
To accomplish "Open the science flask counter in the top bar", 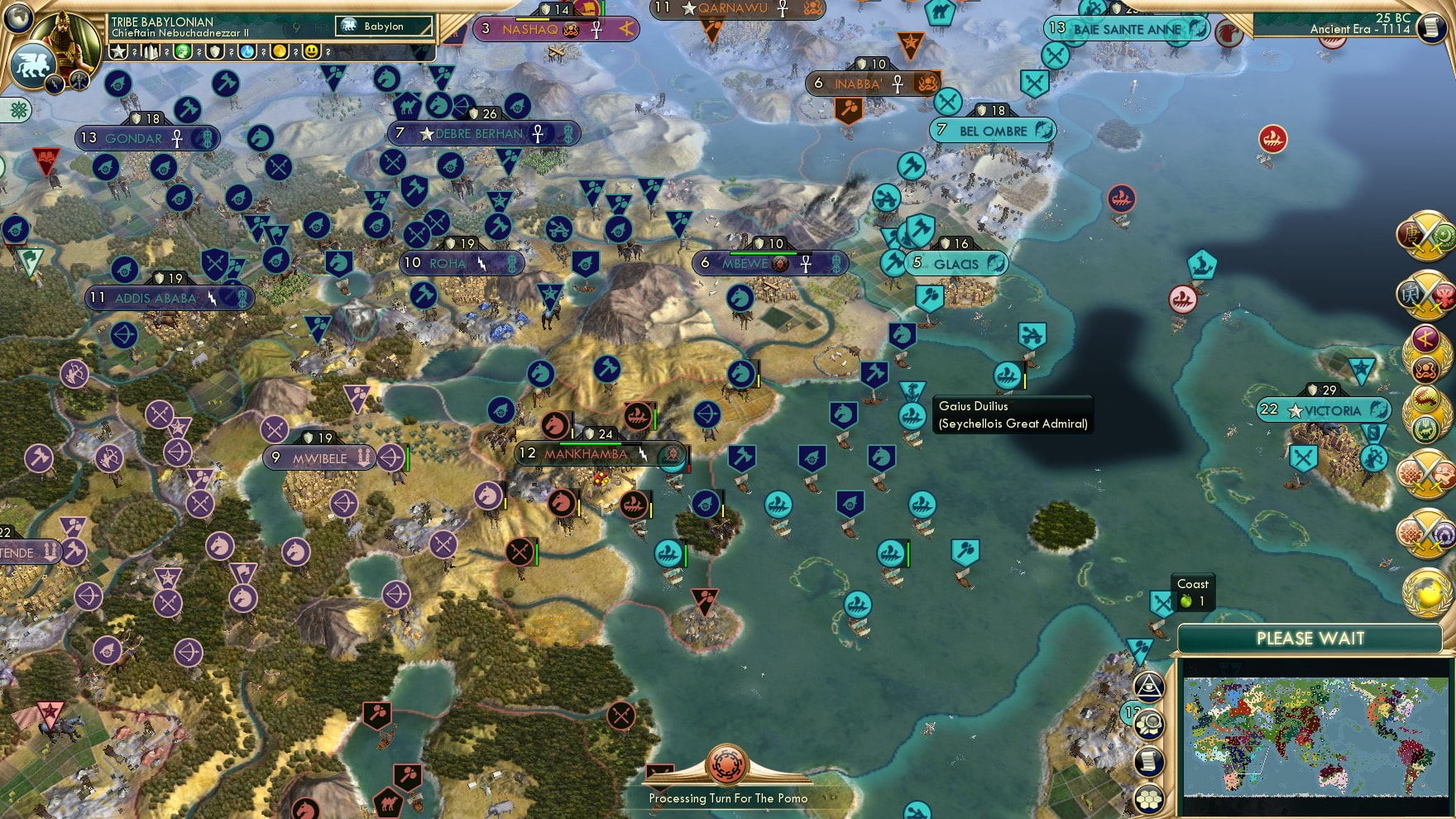I will click(246, 51).
